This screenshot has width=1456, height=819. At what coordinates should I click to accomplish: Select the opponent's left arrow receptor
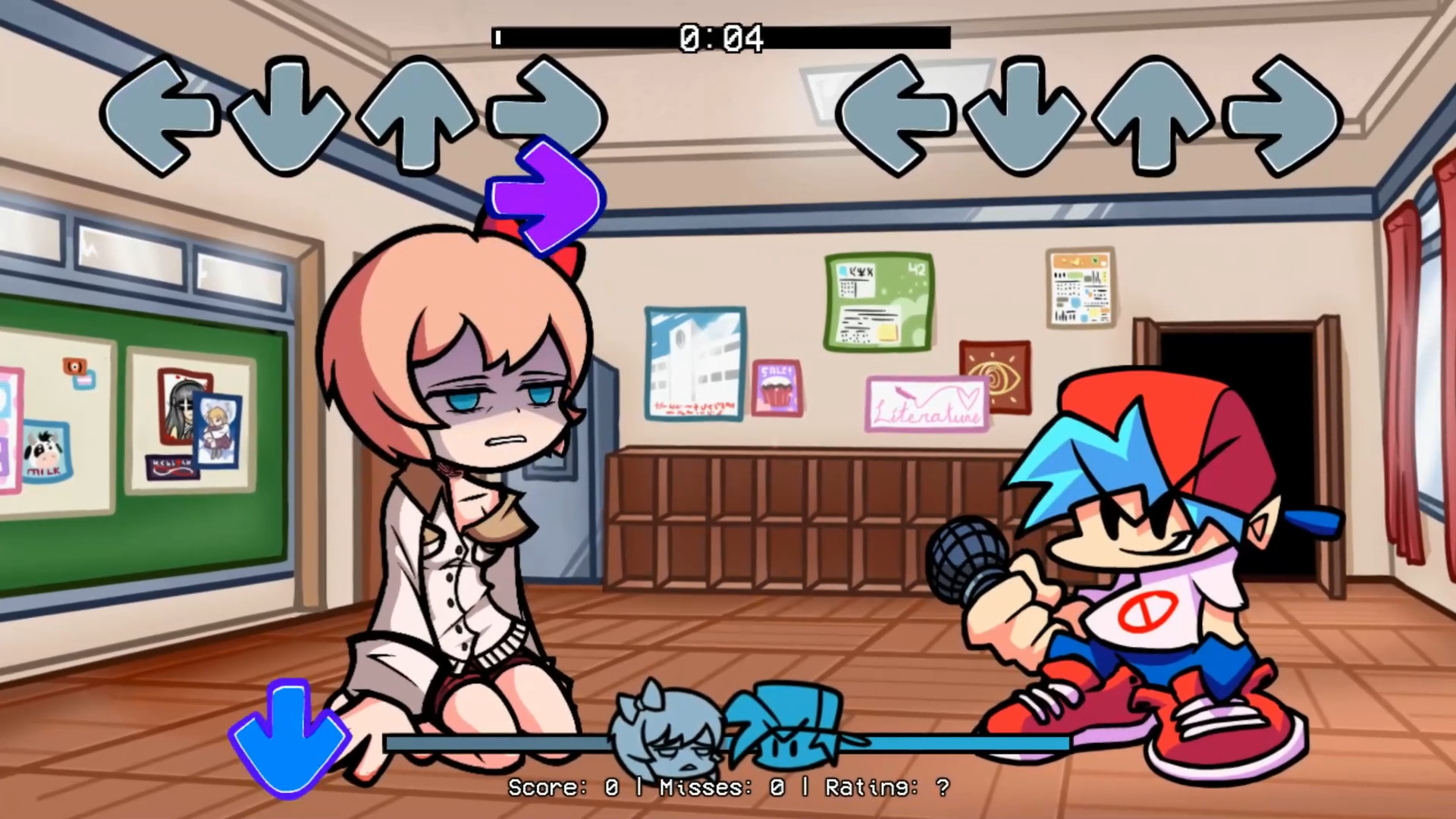(x=162, y=114)
